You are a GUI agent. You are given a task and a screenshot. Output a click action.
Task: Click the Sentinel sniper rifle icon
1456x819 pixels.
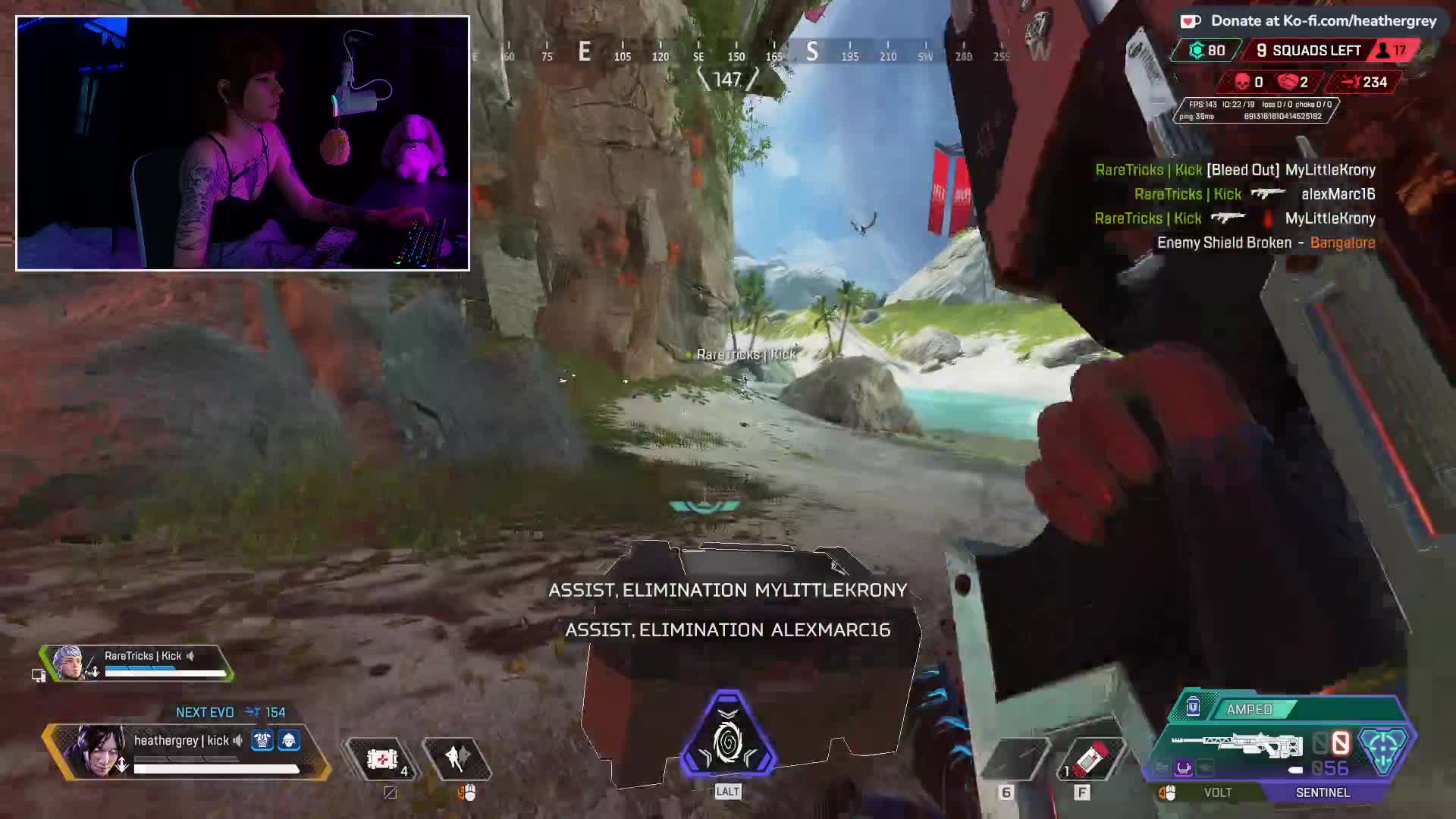click(x=1236, y=745)
